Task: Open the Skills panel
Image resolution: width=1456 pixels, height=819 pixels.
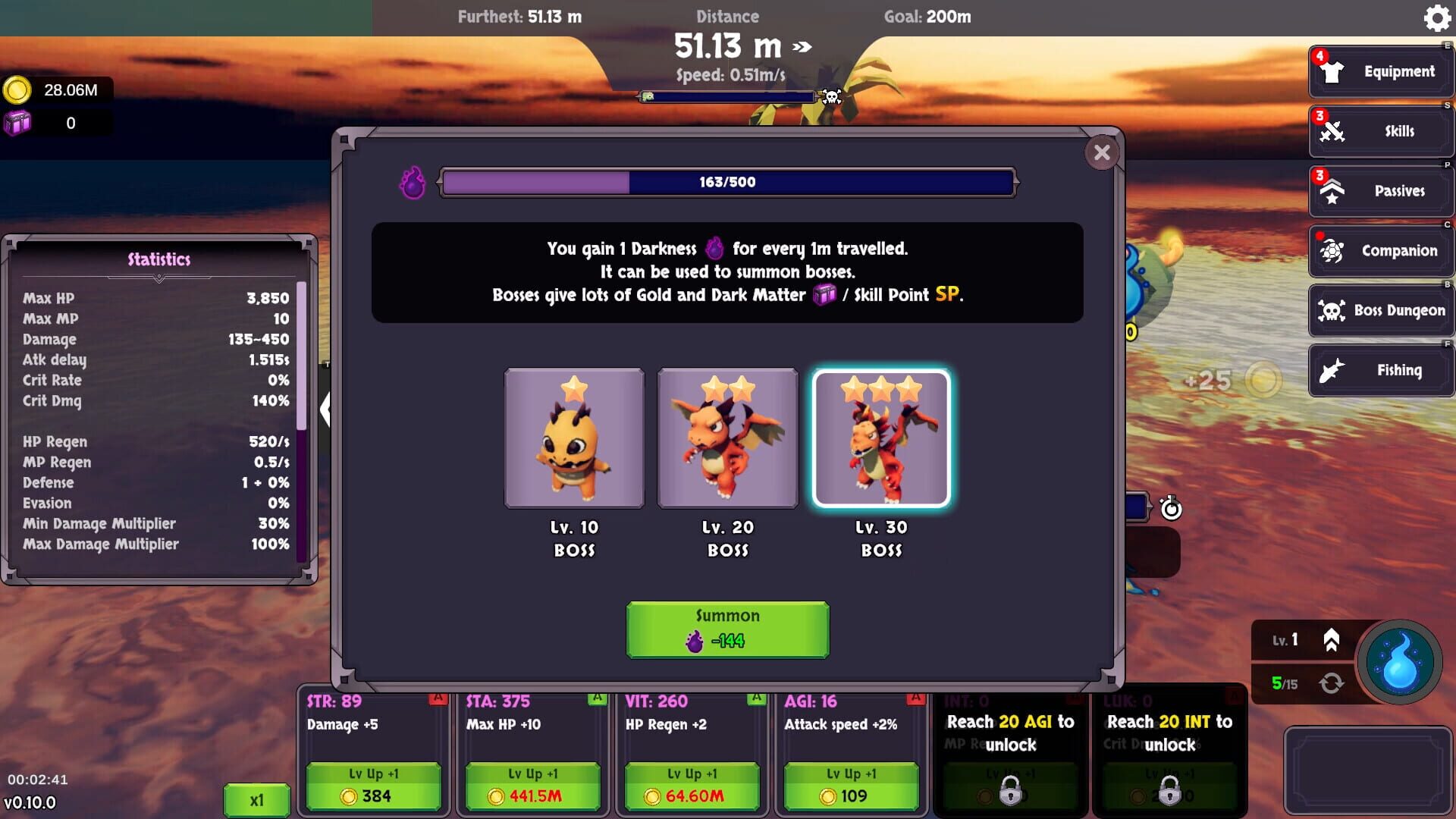Action: coord(1380,130)
